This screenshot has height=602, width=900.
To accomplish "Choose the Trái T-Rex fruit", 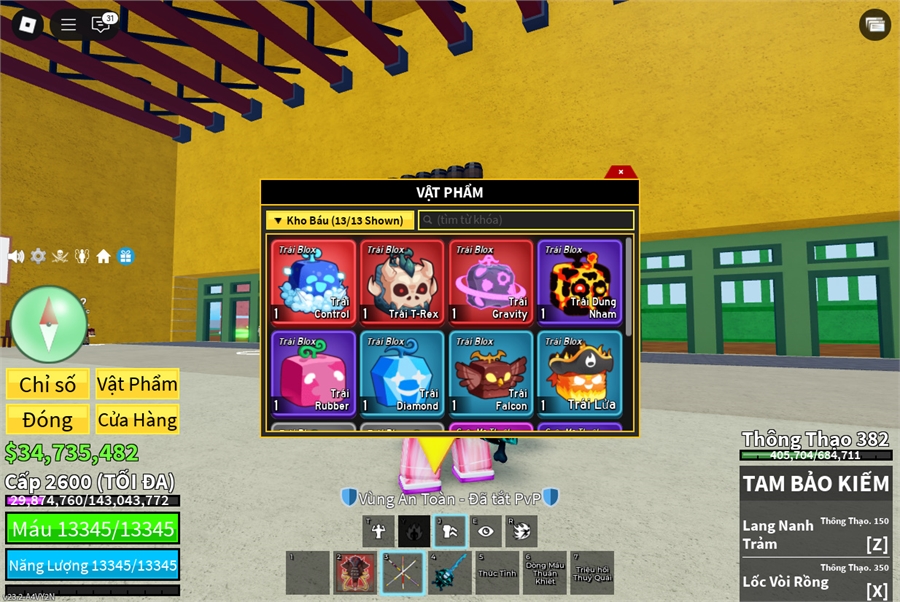I will (402, 282).
